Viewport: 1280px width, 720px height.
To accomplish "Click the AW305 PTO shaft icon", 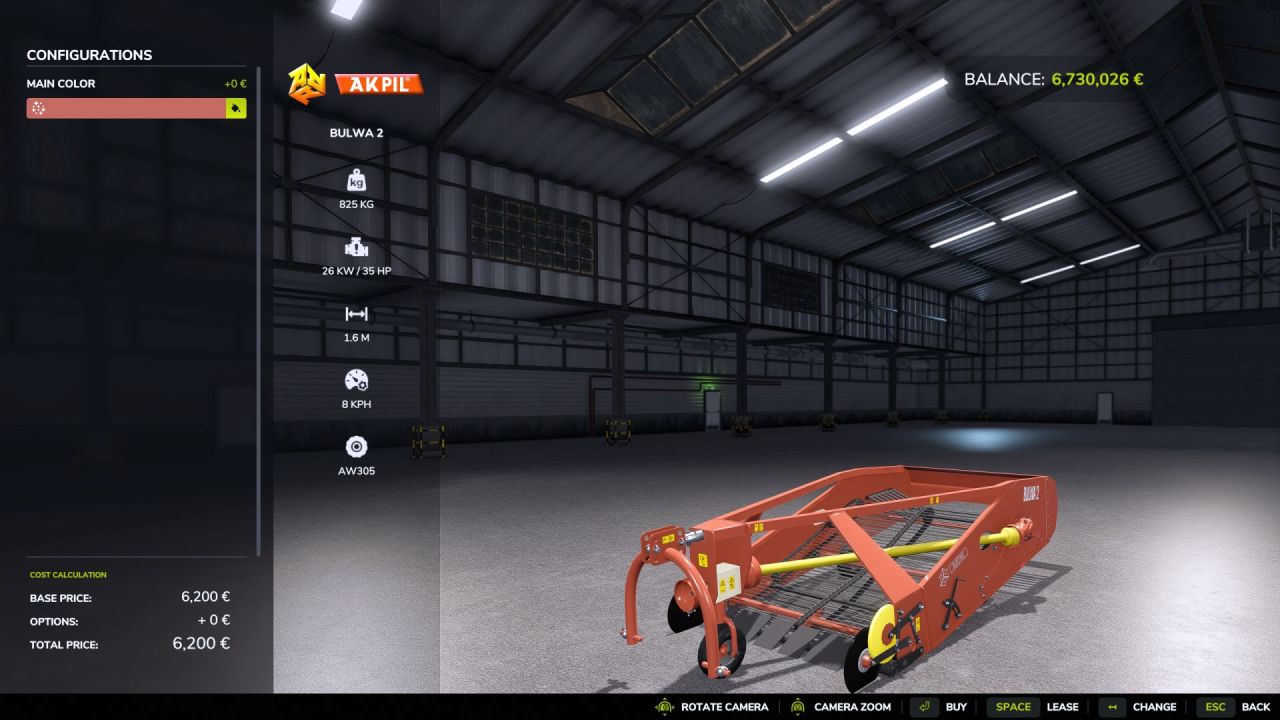I will [x=357, y=446].
